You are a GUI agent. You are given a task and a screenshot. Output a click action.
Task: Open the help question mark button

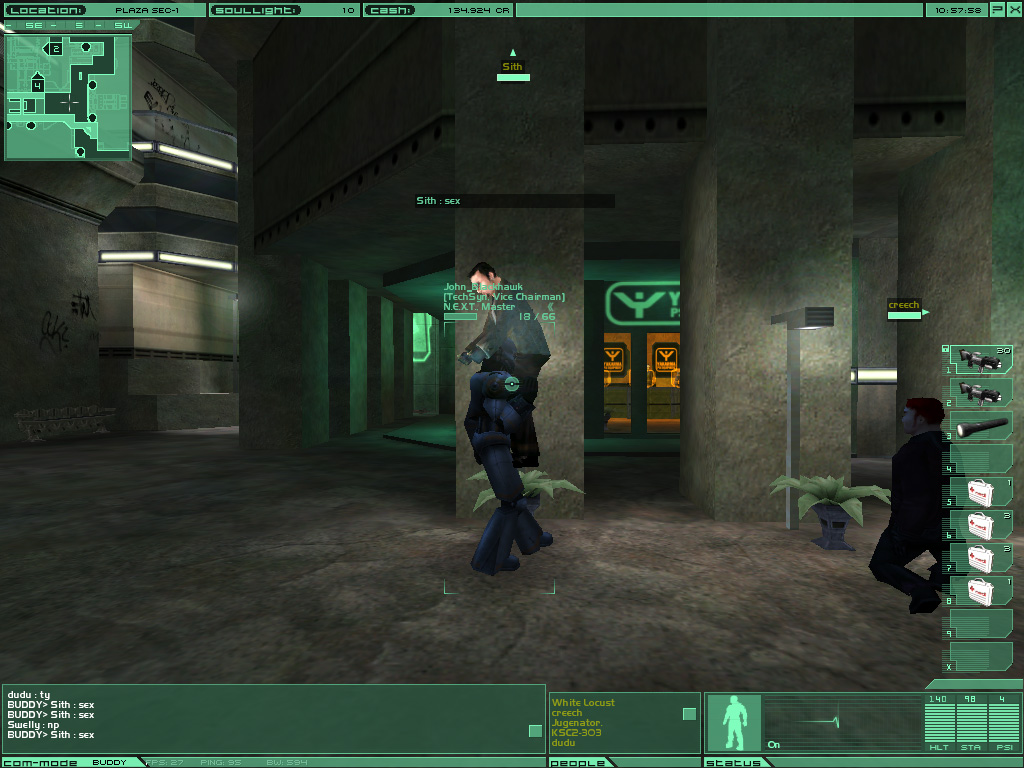[x=998, y=10]
